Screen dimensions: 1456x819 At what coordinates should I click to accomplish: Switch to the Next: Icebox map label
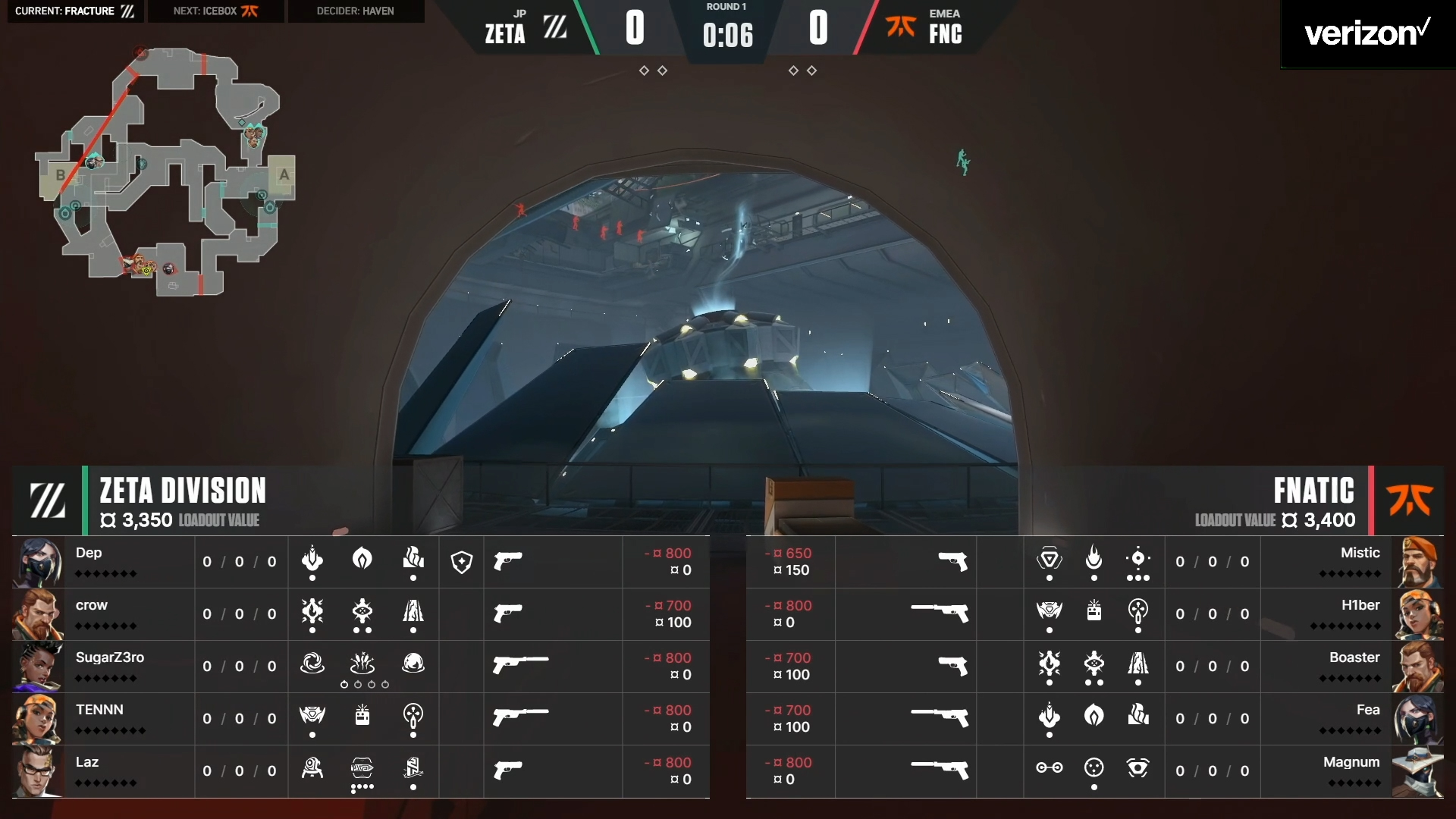215,11
